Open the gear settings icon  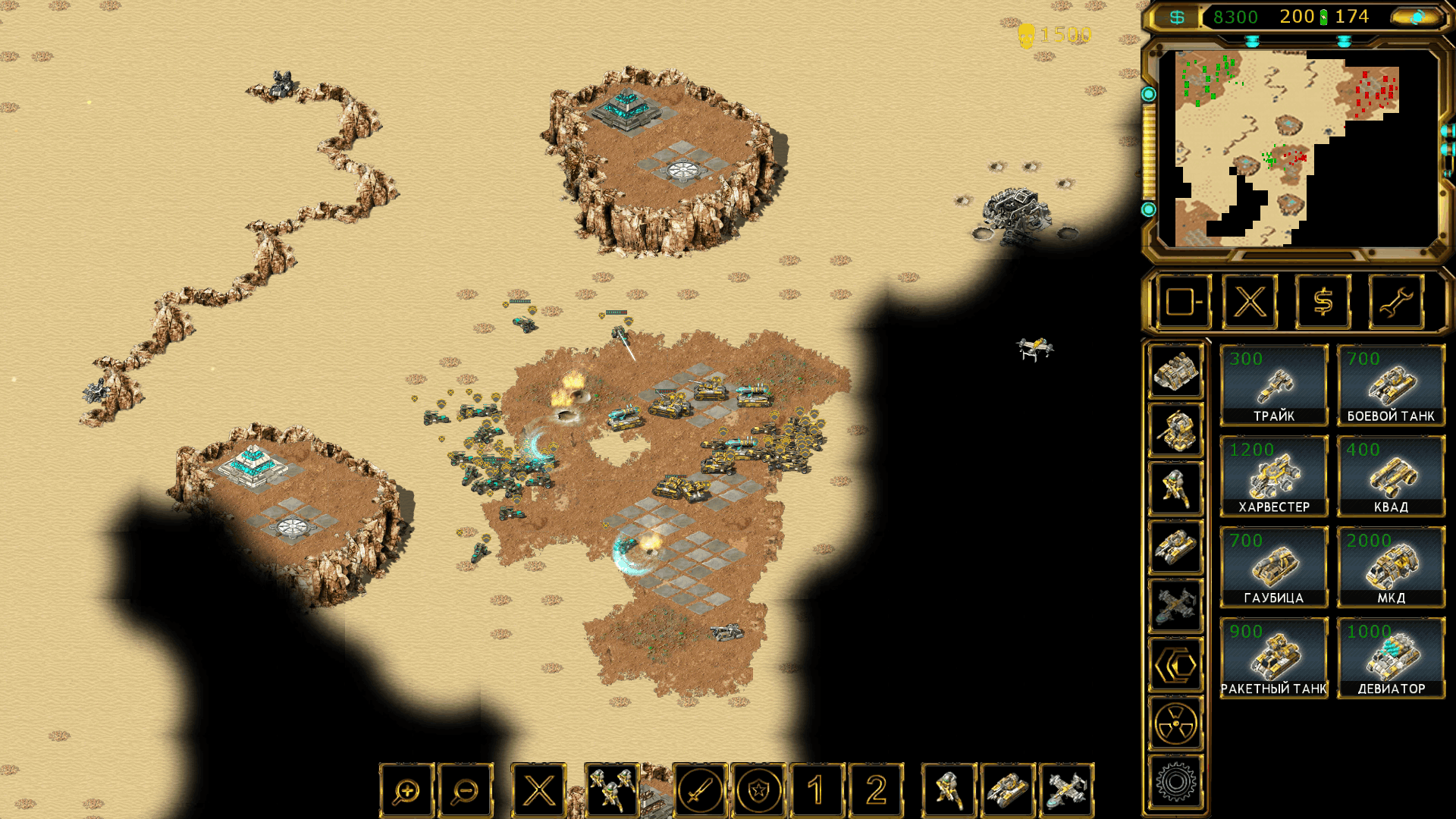pyautogui.click(x=1175, y=782)
